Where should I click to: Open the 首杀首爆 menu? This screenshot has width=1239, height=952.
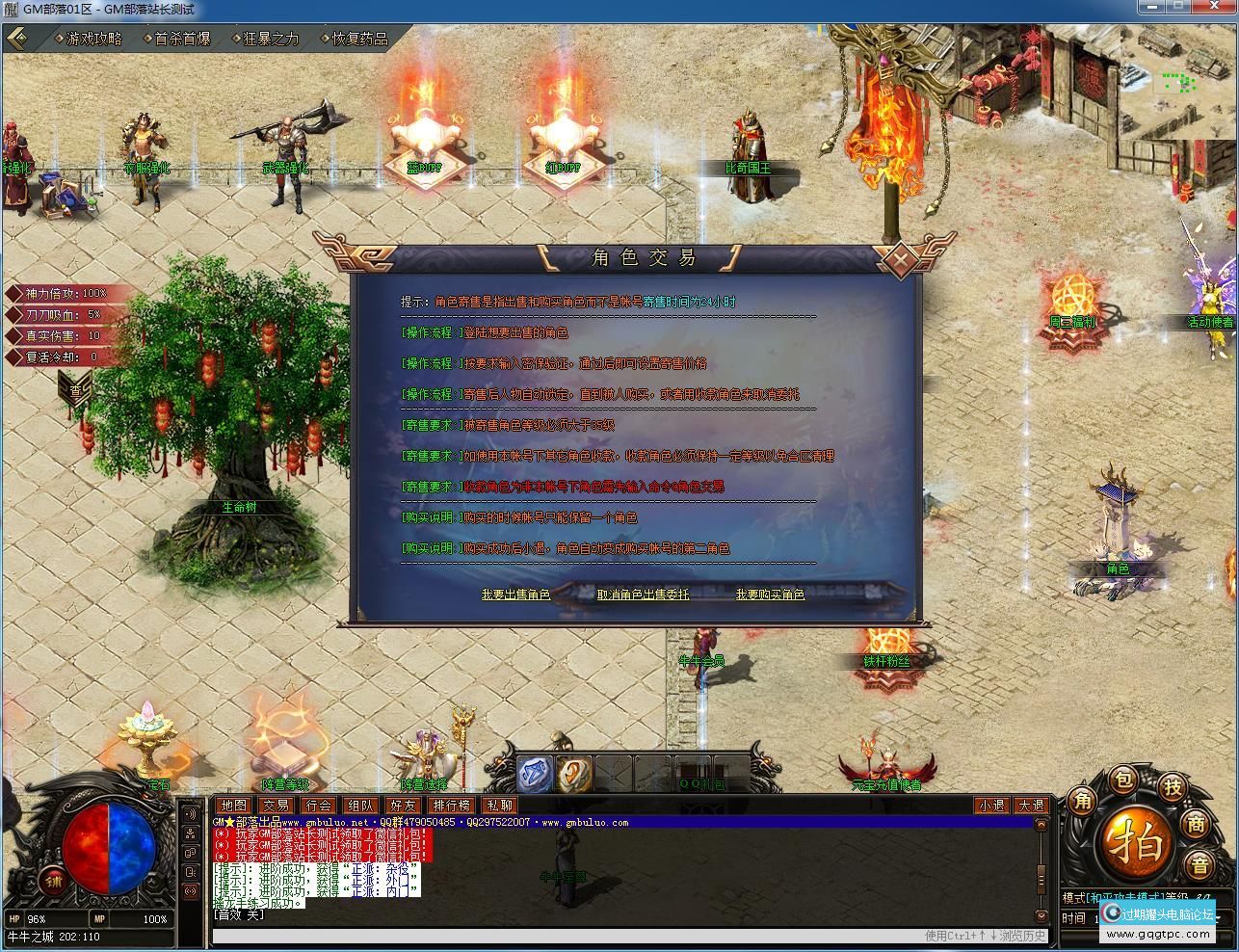click(182, 39)
